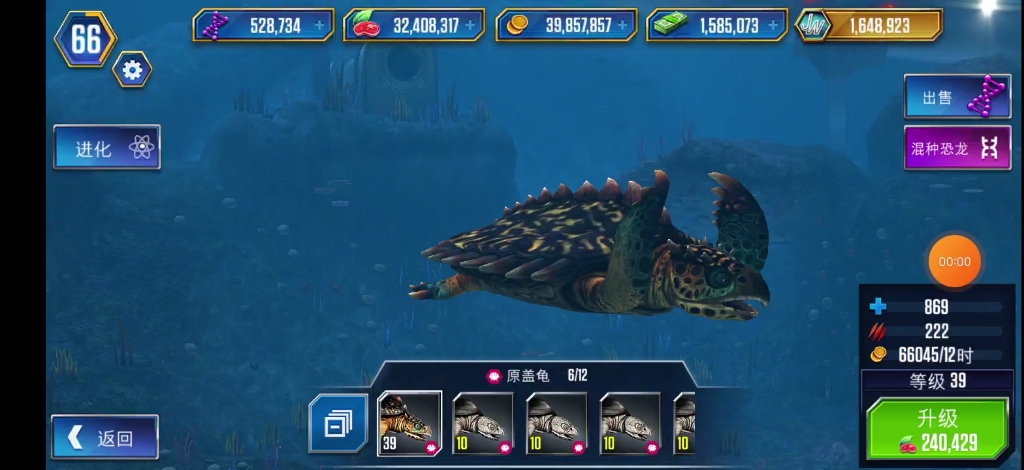
Task: Add more DNA with plus button
Action: (320, 25)
